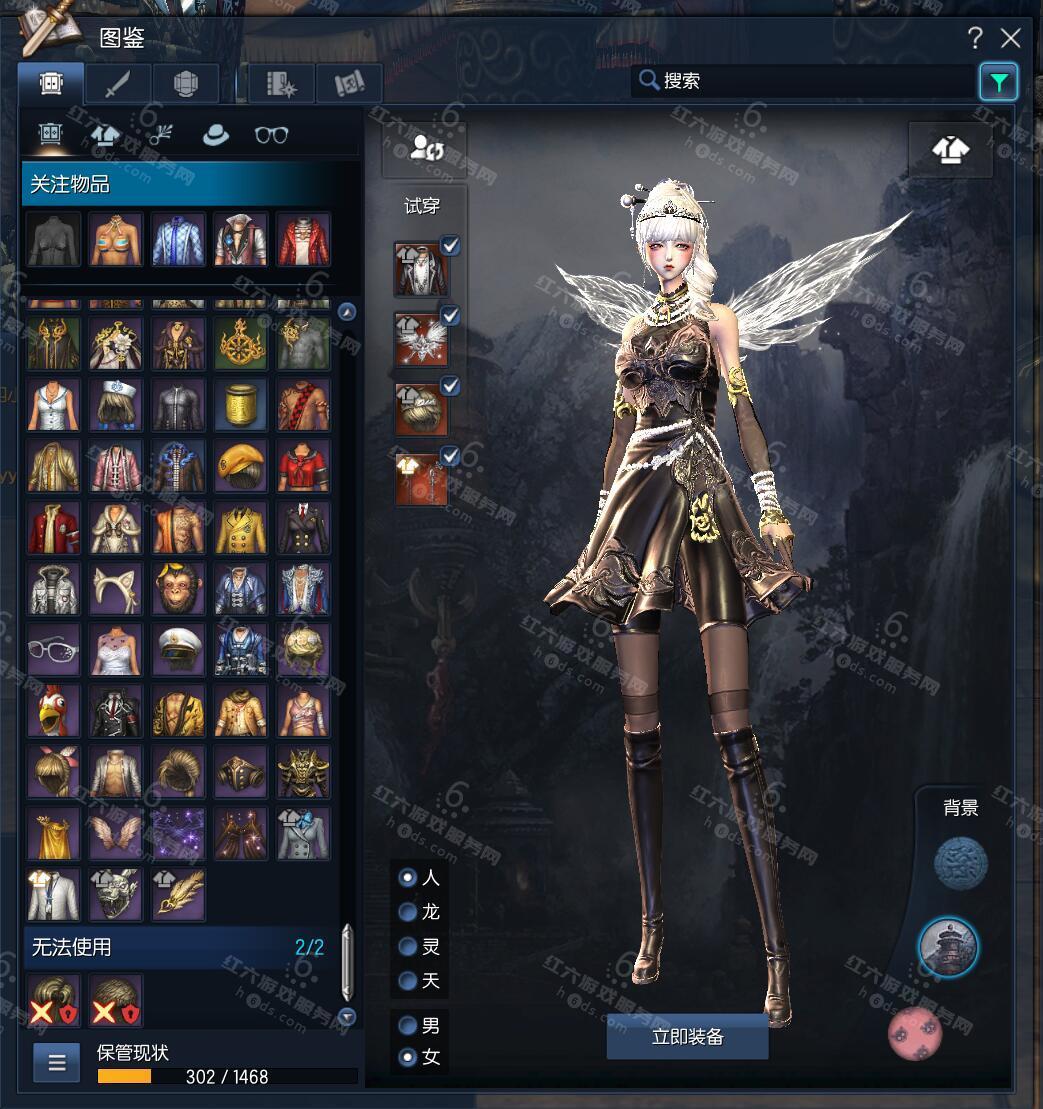Screen dimensions: 1043x1109
Task: Choose the 男 gender option
Action: [408, 1026]
